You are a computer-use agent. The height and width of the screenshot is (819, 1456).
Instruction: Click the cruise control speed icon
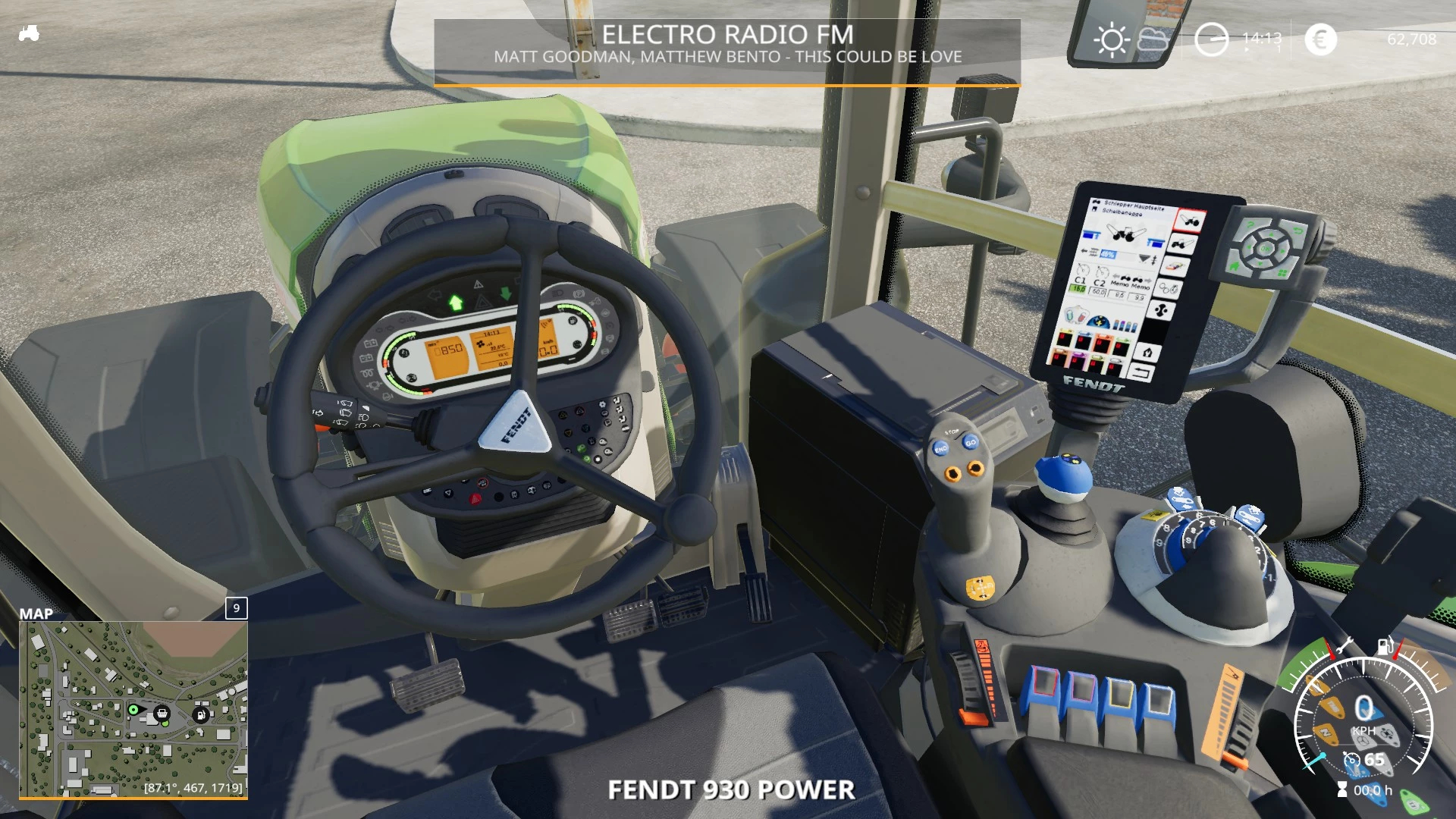coord(1351,760)
